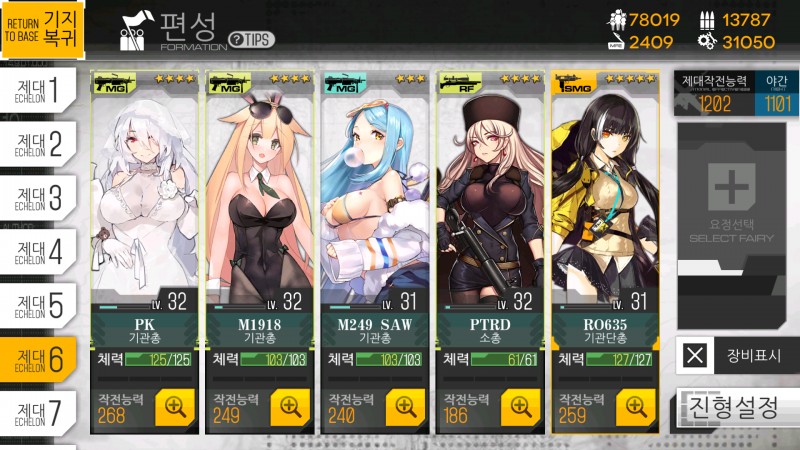800x450 pixels.
Task: Inspect M1918 details with magnifier button
Action: pos(290,406)
